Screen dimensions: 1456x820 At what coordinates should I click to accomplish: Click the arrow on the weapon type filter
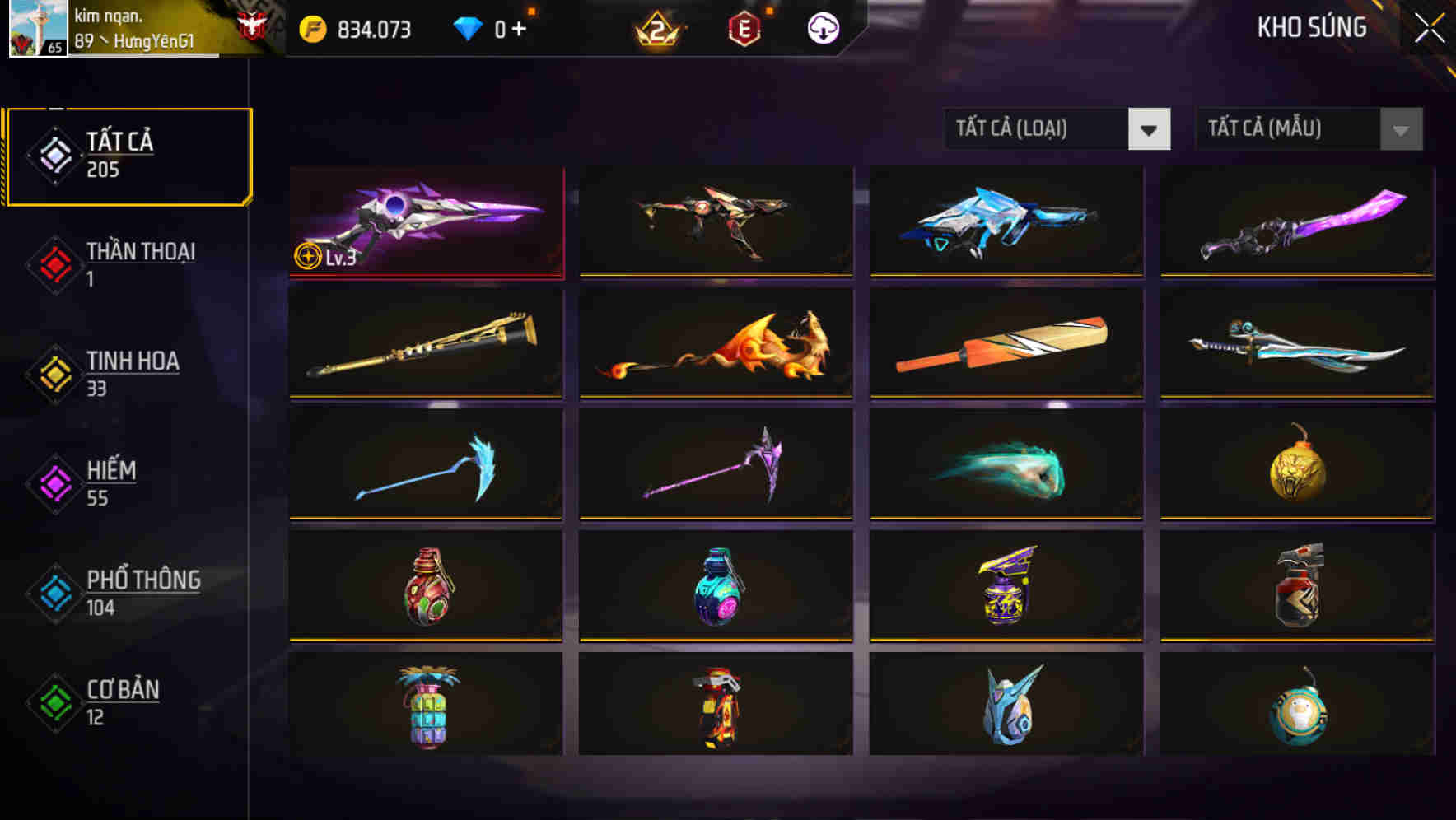(1150, 129)
